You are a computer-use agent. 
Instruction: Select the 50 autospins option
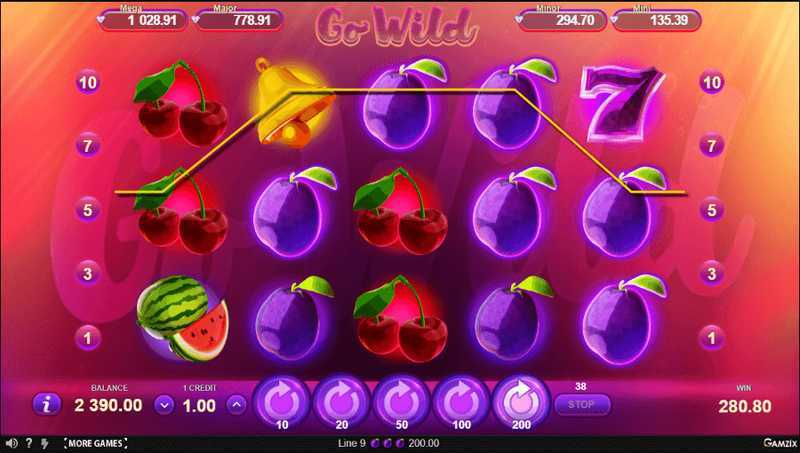click(x=400, y=400)
